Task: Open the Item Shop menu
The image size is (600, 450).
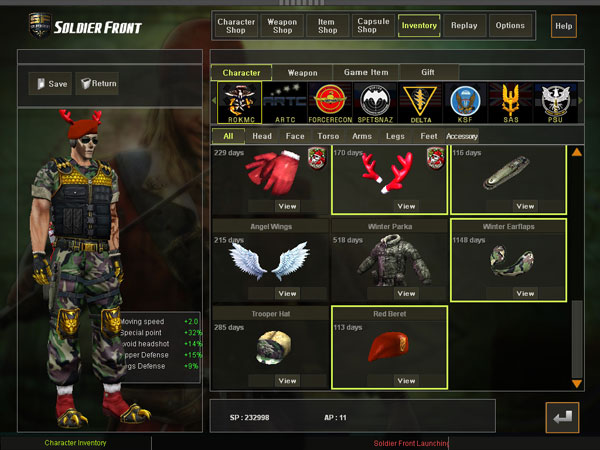Action: [x=326, y=25]
